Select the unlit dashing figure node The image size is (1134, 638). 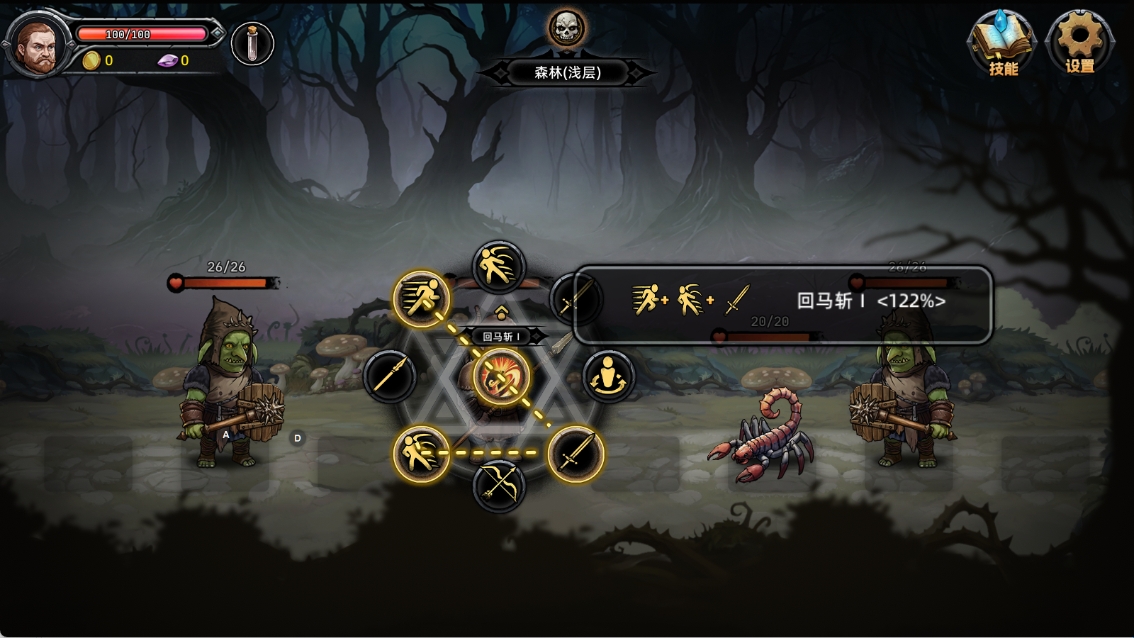pos(498,267)
